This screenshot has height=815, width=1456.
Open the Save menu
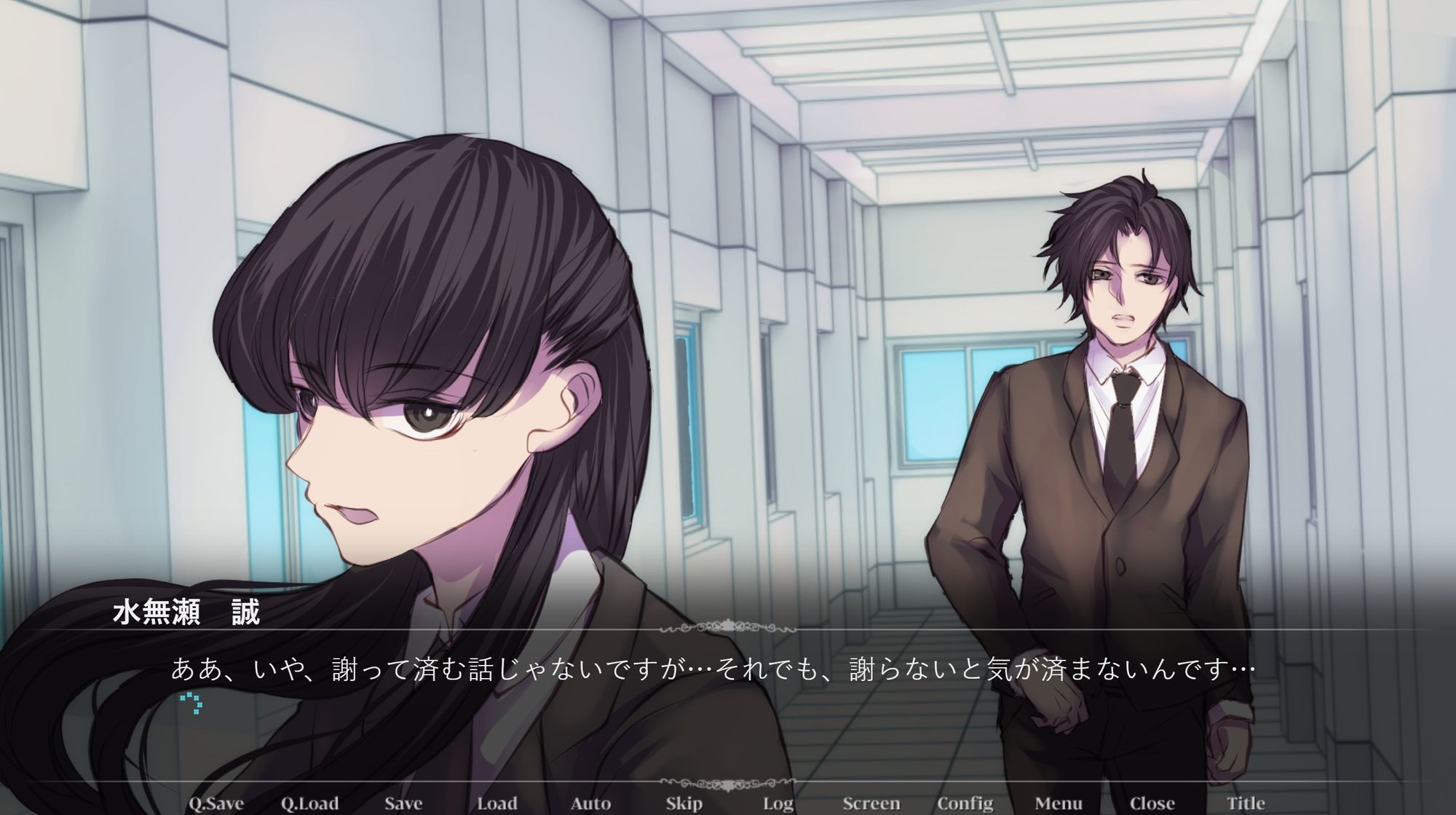403,804
